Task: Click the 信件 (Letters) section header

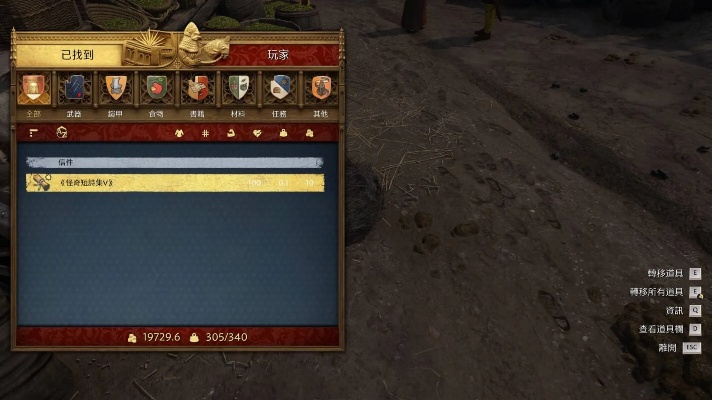Action: 175,162
